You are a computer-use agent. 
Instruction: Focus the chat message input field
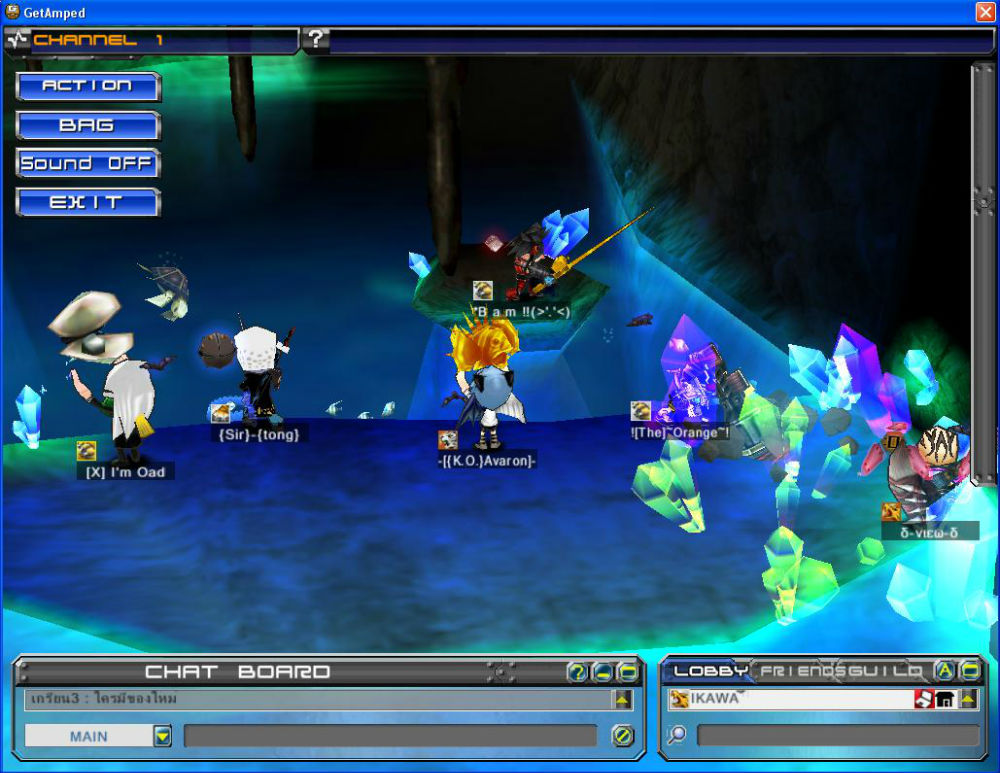(x=395, y=737)
